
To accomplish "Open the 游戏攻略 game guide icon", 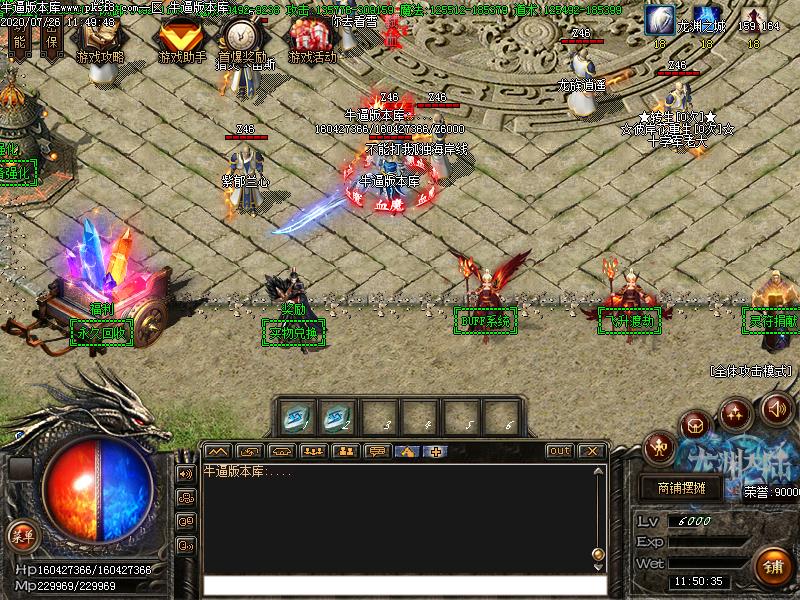I will [x=100, y=40].
